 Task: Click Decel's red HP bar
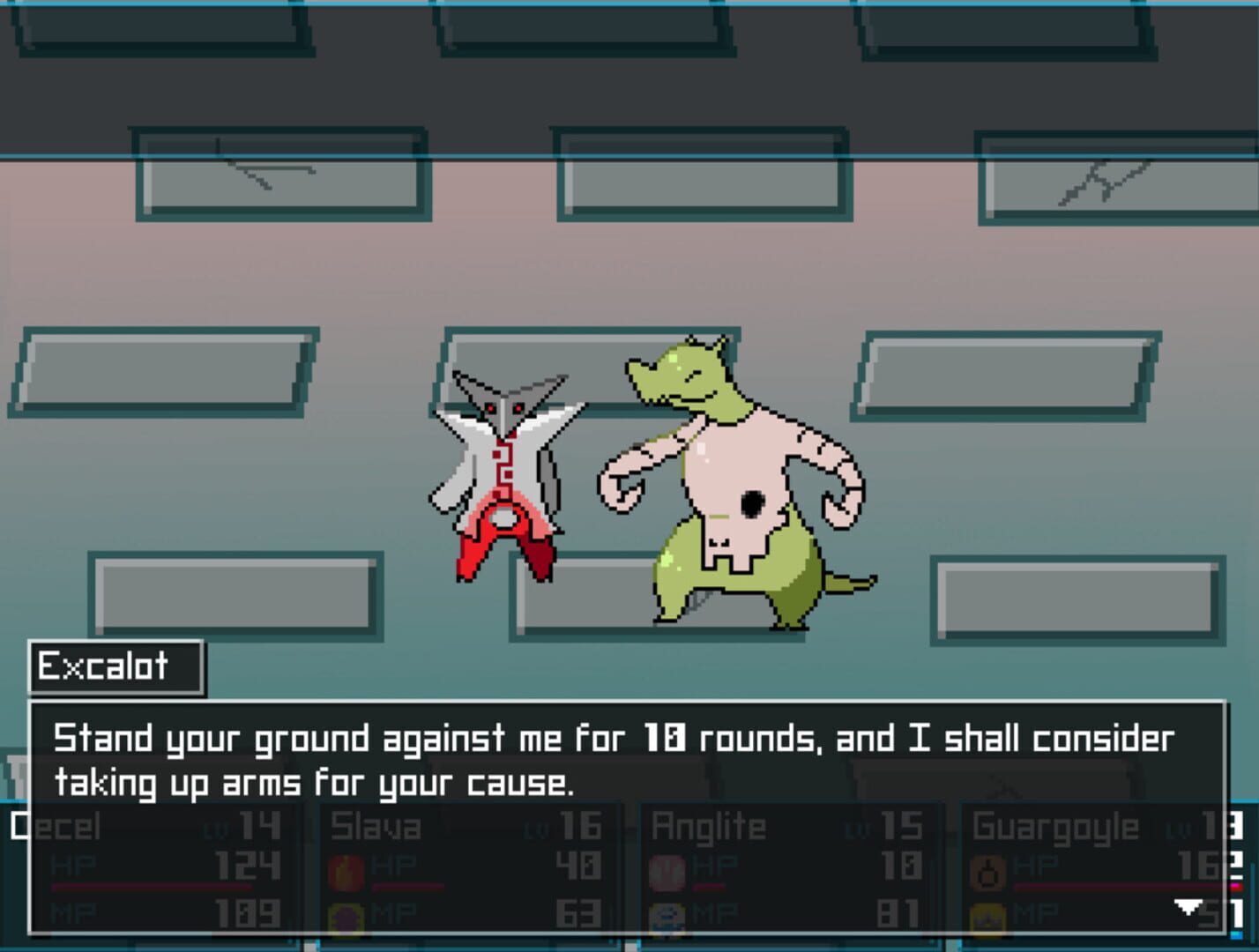[150, 886]
